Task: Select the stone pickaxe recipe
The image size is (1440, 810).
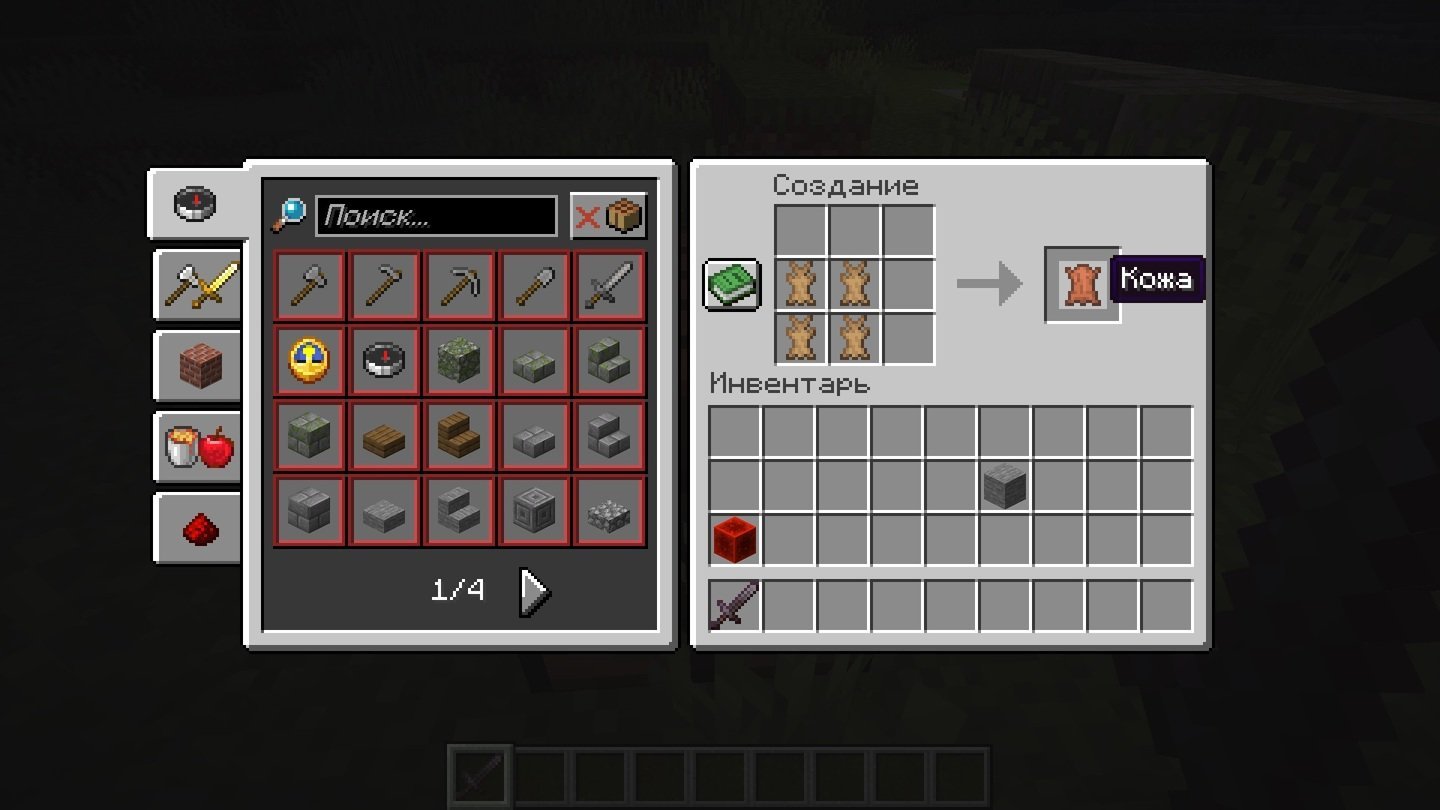Action: point(460,287)
